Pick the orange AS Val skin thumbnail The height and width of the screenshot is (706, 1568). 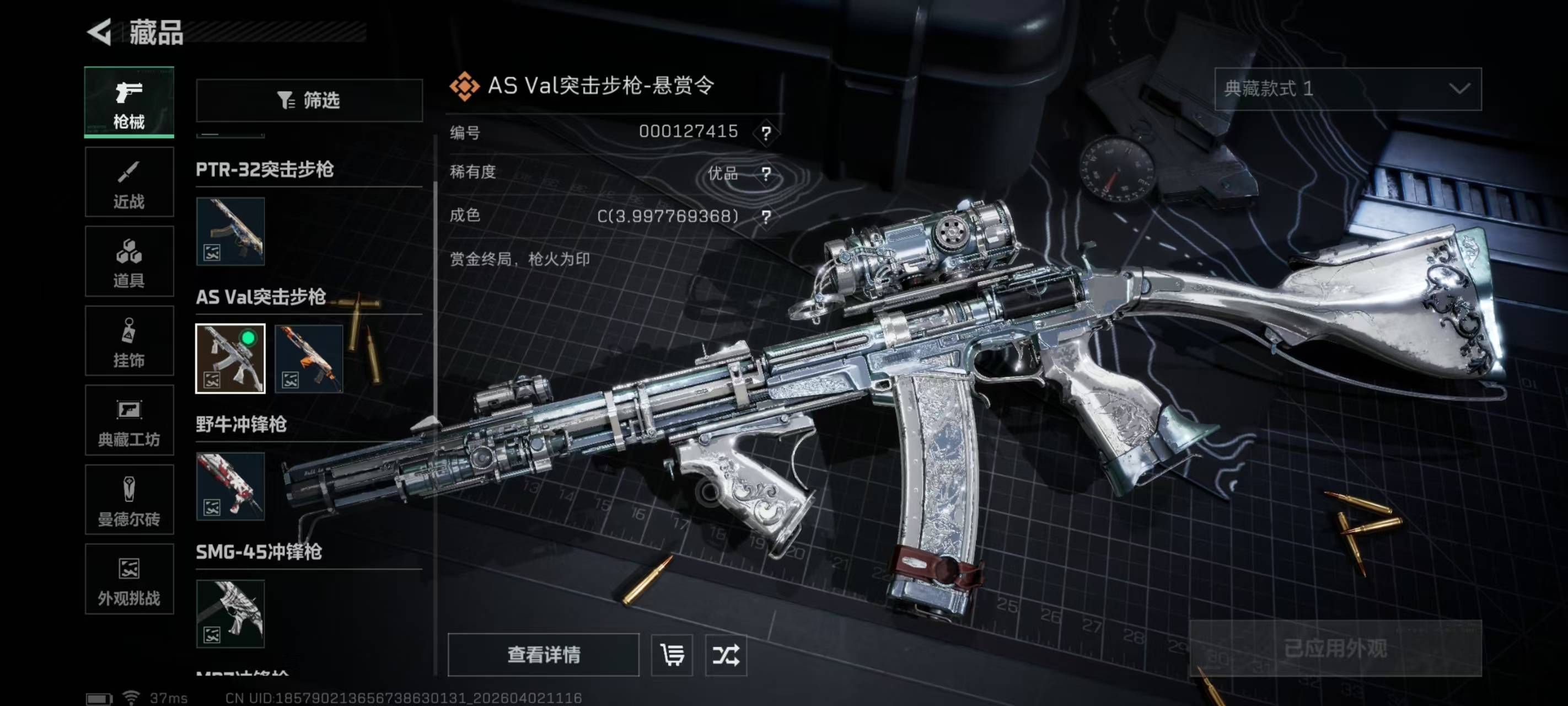[x=309, y=359]
